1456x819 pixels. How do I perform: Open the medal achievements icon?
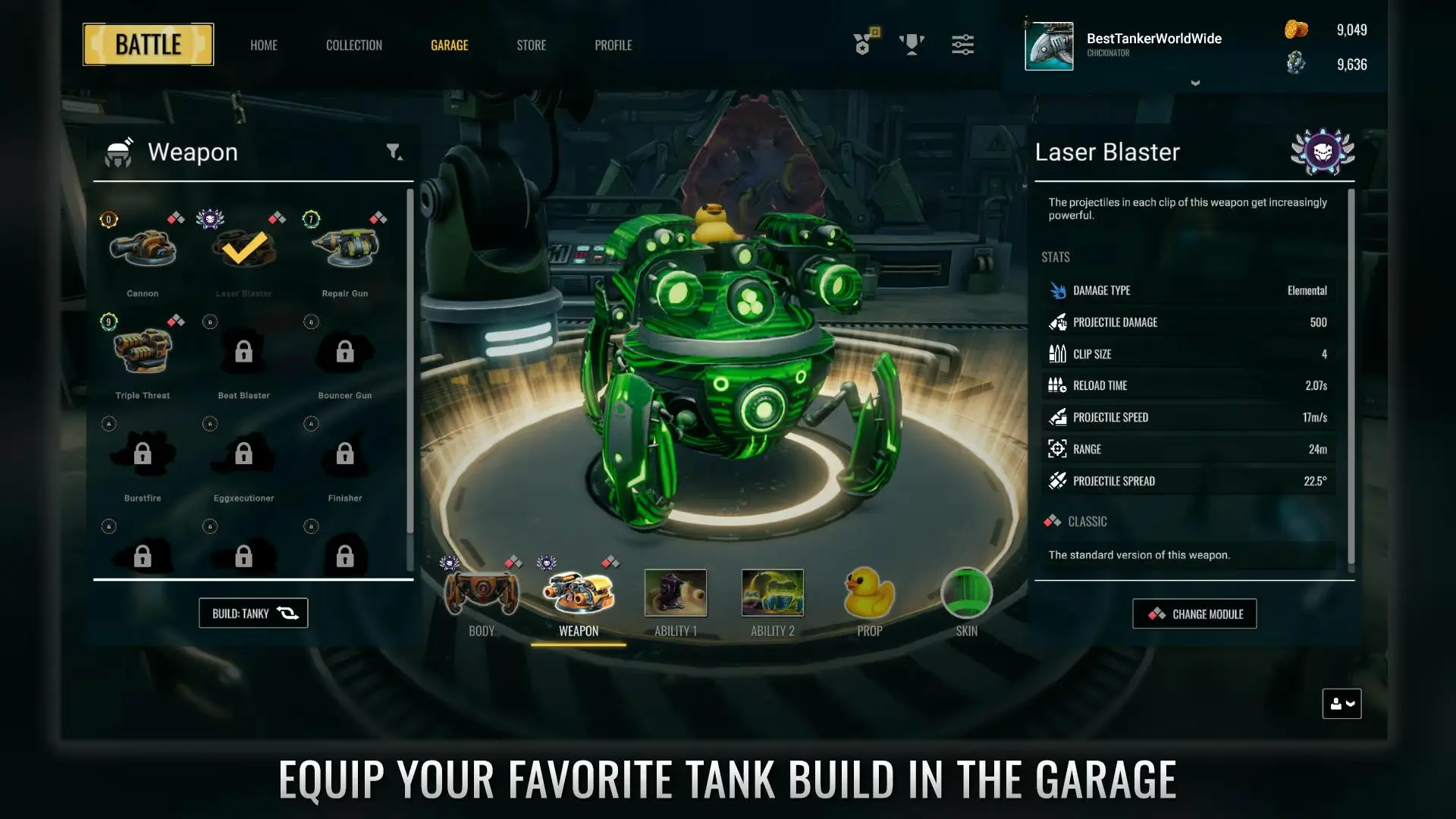pos(864,44)
